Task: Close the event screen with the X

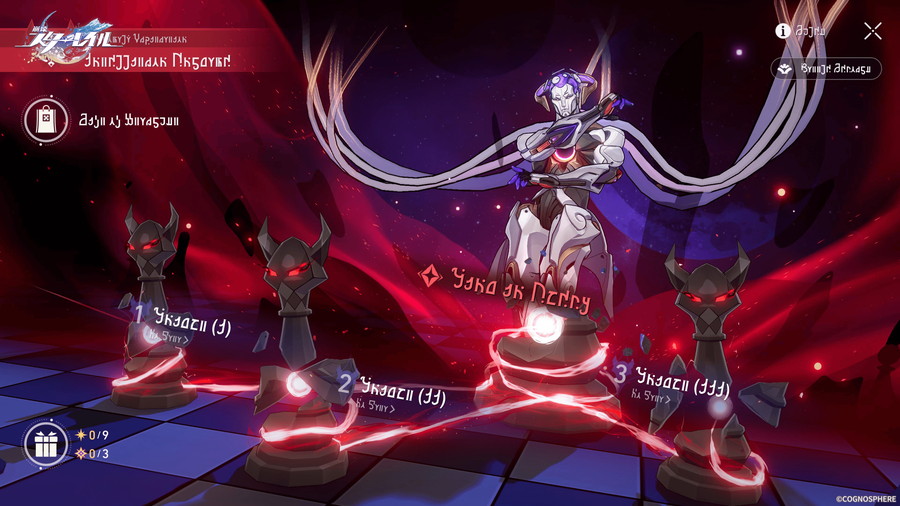Action: (x=872, y=31)
